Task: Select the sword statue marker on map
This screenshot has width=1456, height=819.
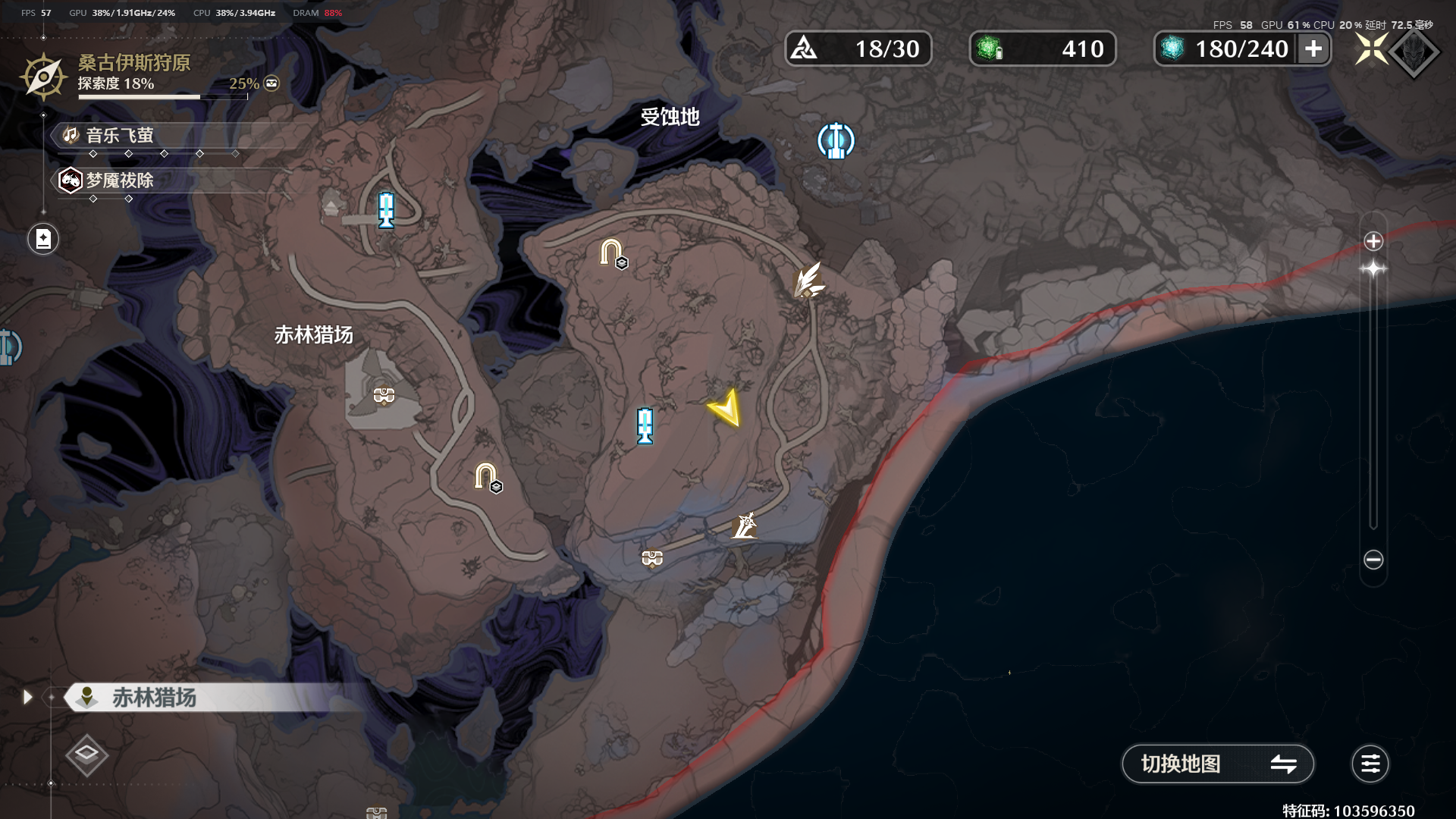Action: [x=745, y=525]
